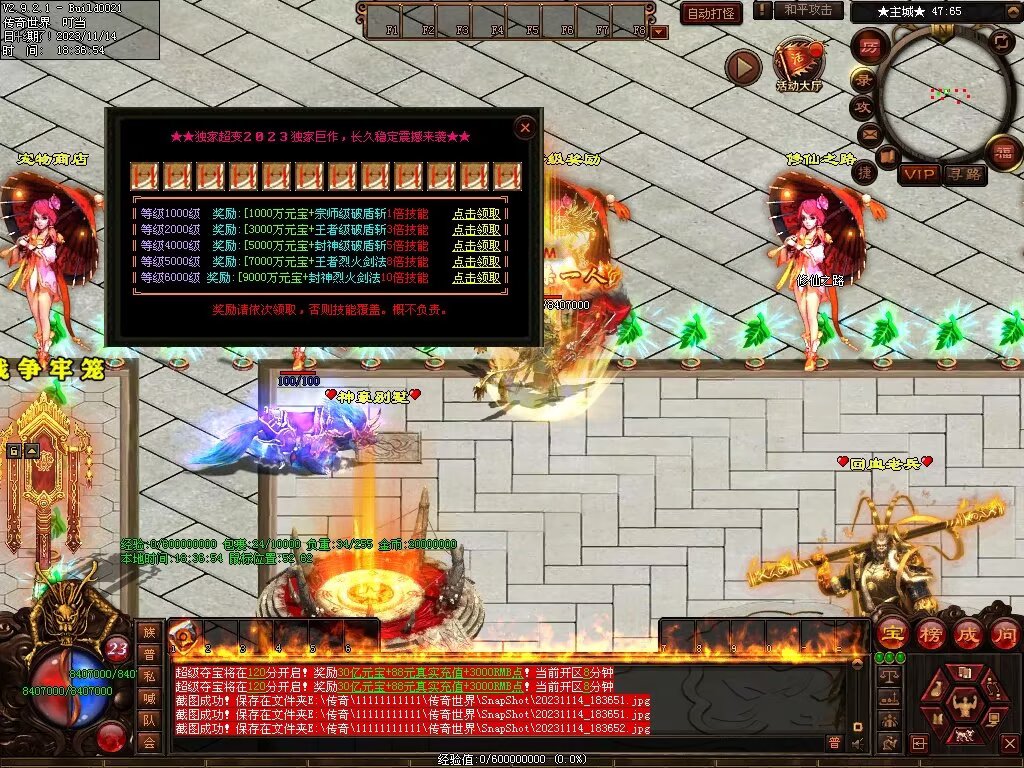Click the round play arrow button

(743, 67)
